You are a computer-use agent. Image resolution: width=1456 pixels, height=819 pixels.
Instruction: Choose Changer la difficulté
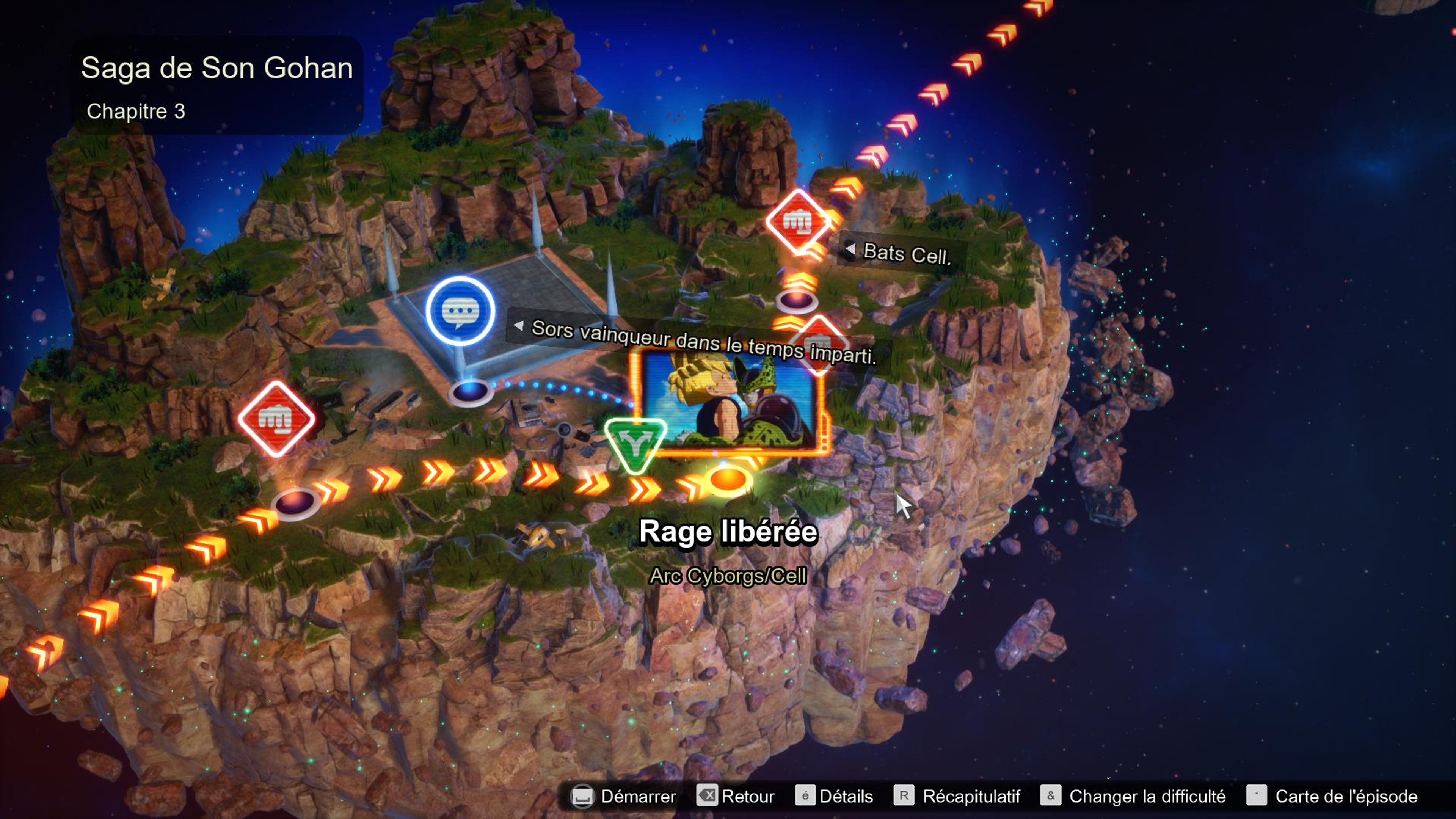point(1133,796)
